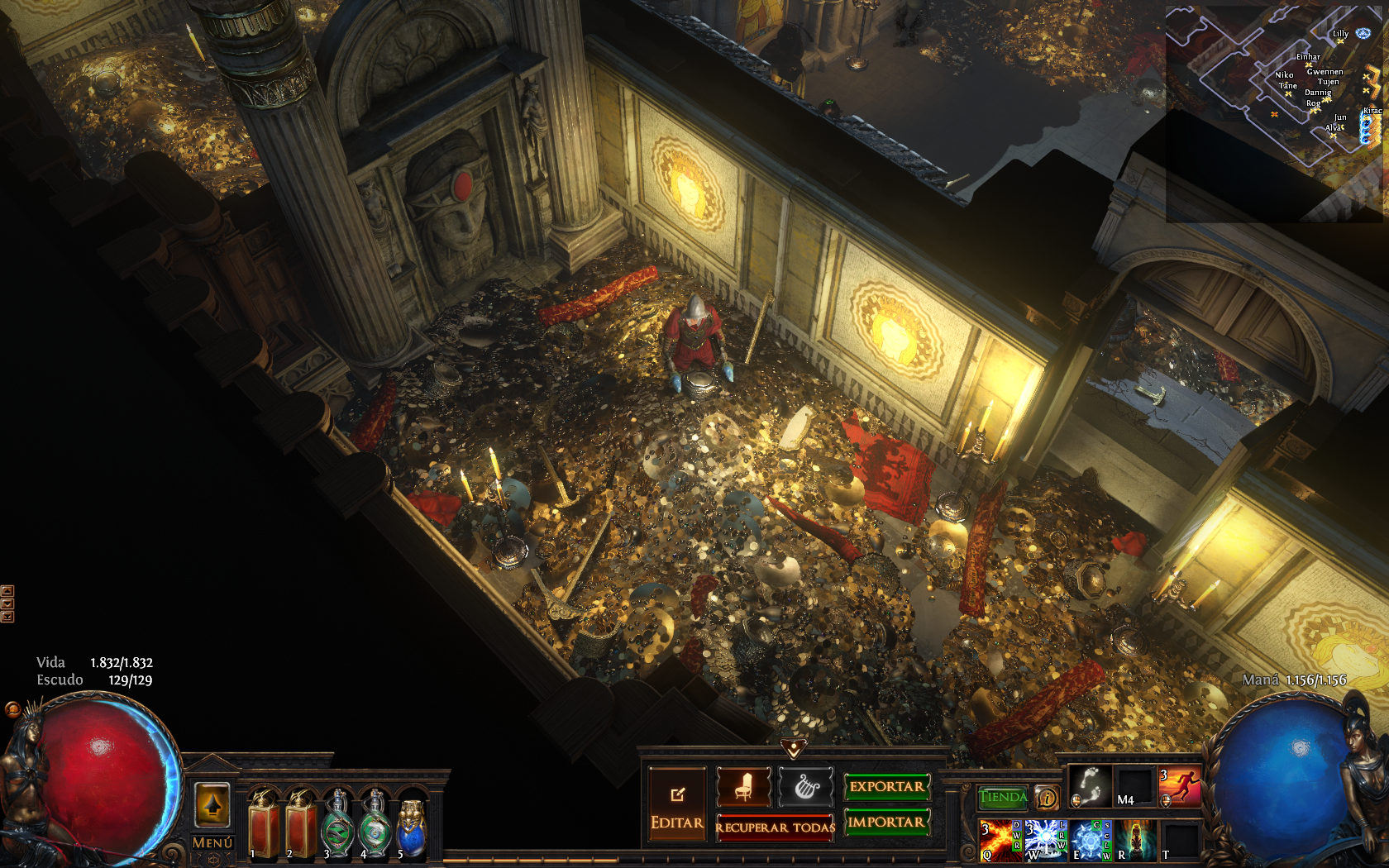Image resolution: width=1389 pixels, height=868 pixels.
Task: Open the chair decorations button
Action: 743,786
